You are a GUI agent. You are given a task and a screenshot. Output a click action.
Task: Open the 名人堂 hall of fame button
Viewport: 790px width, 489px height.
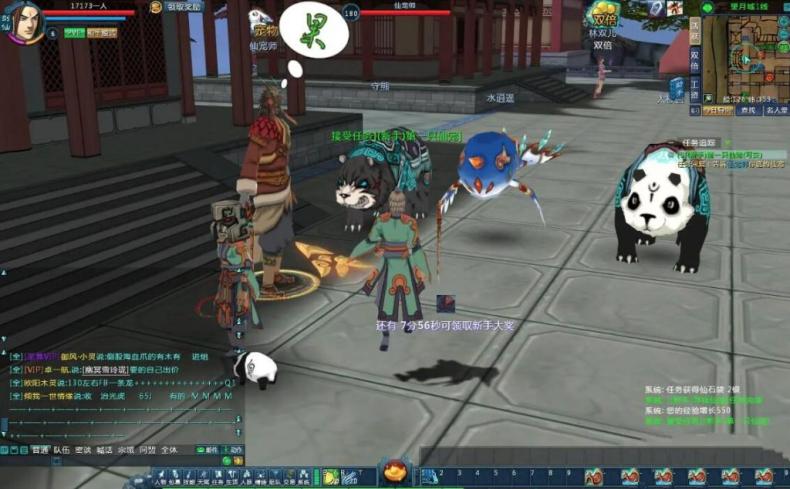[776, 111]
